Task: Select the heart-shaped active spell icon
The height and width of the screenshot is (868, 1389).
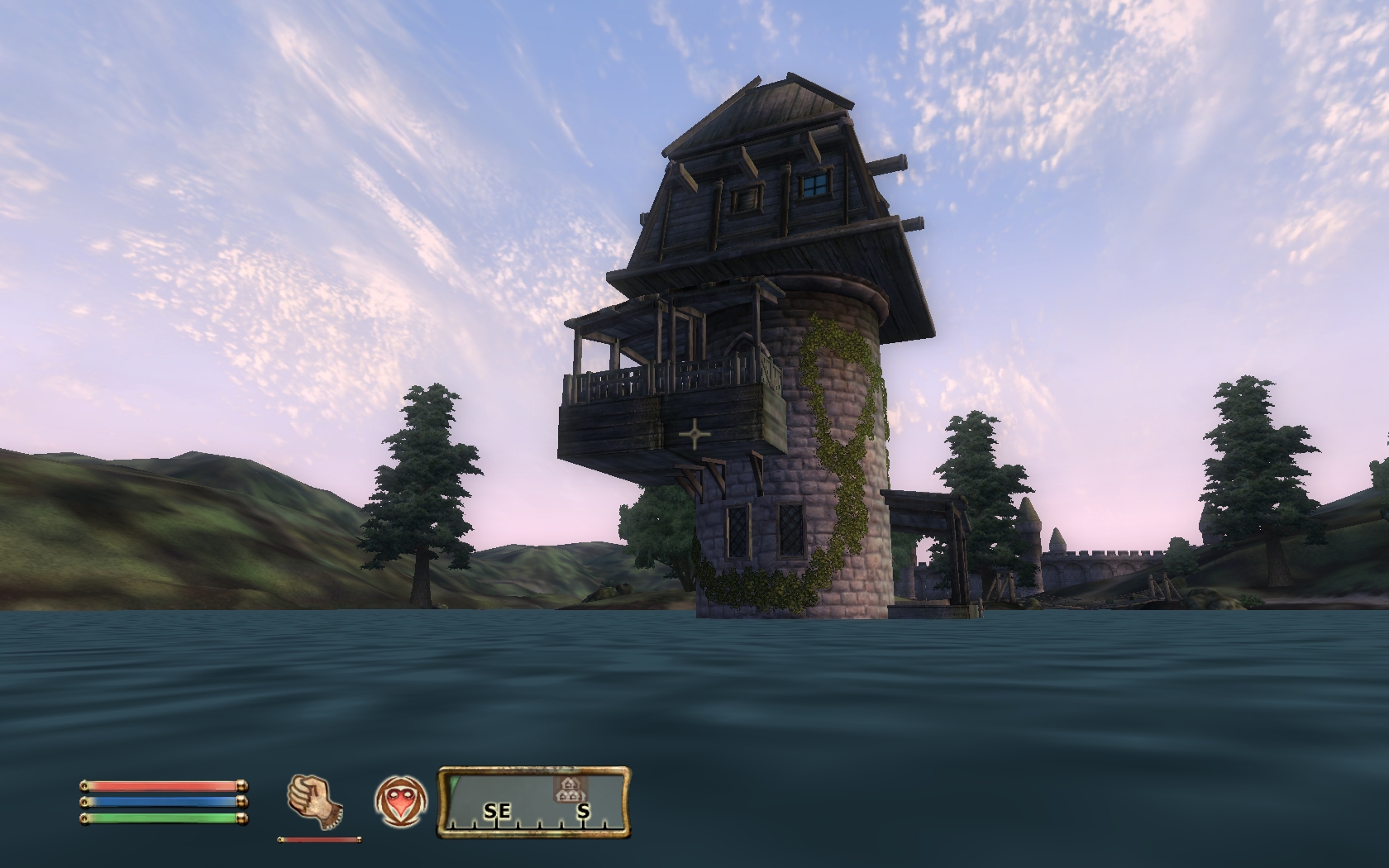Action: pos(401,801)
